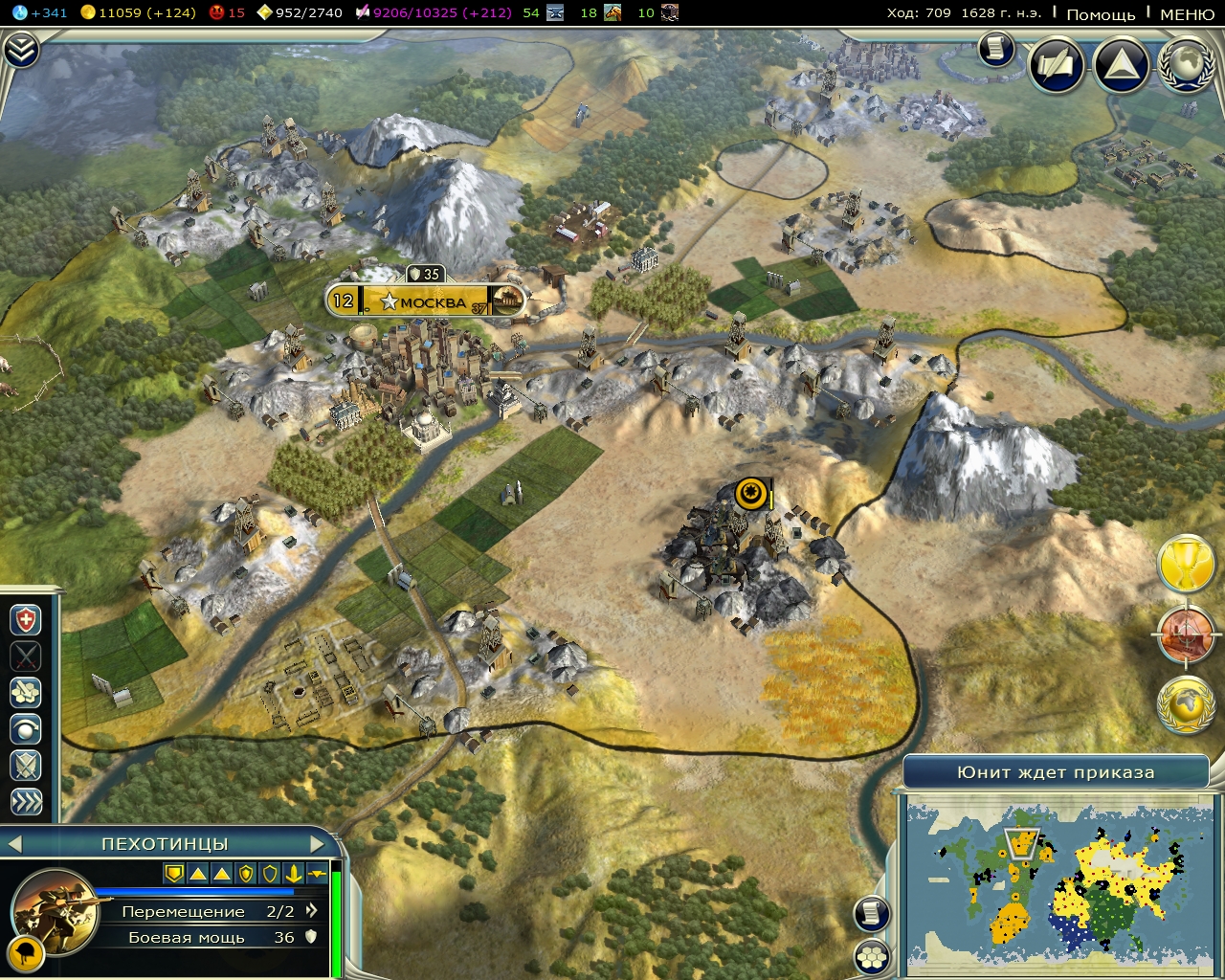
Task: Skip the Infantry unit's turn
Action: point(24,799)
